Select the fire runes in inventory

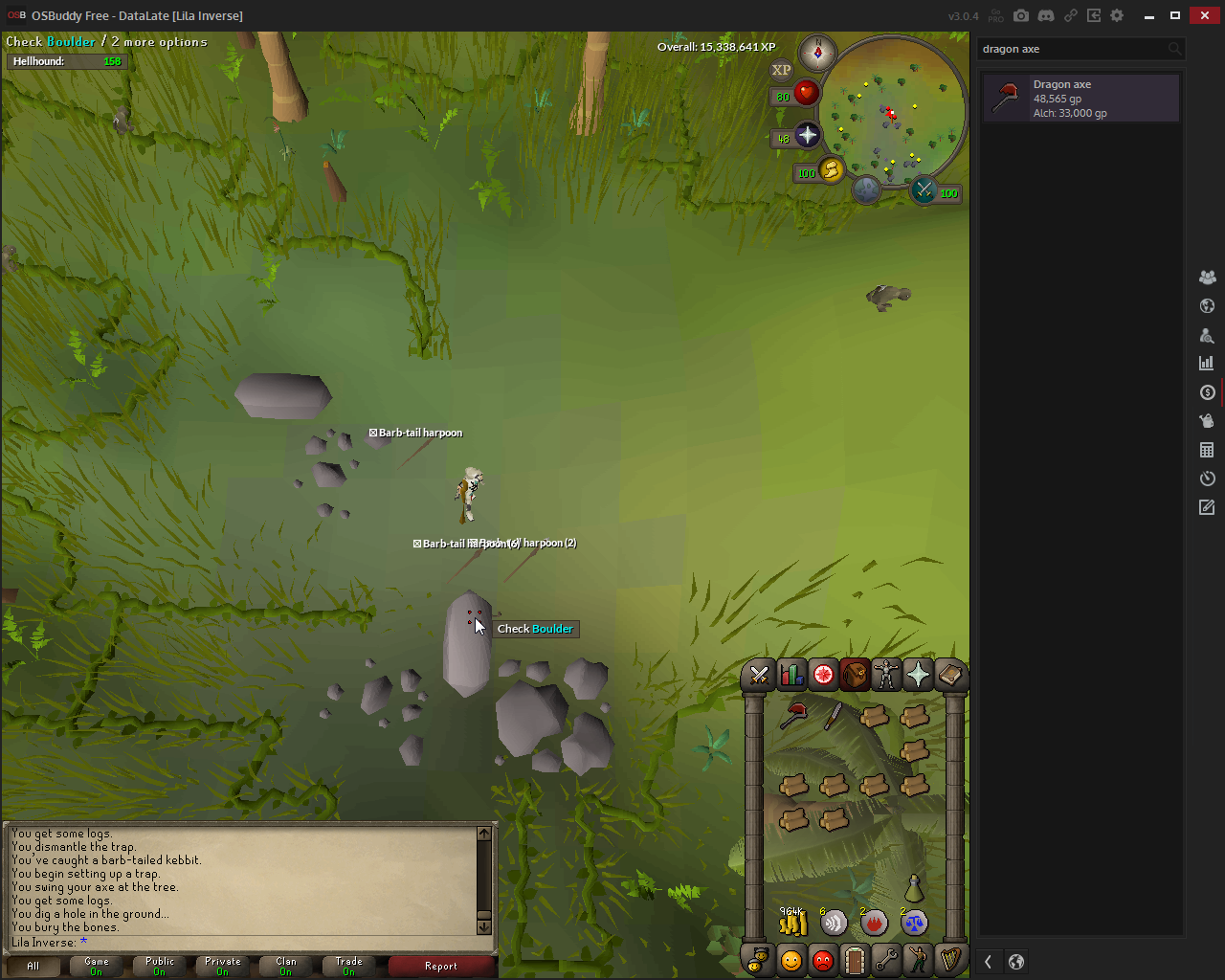pyautogui.click(x=873, y=922)
